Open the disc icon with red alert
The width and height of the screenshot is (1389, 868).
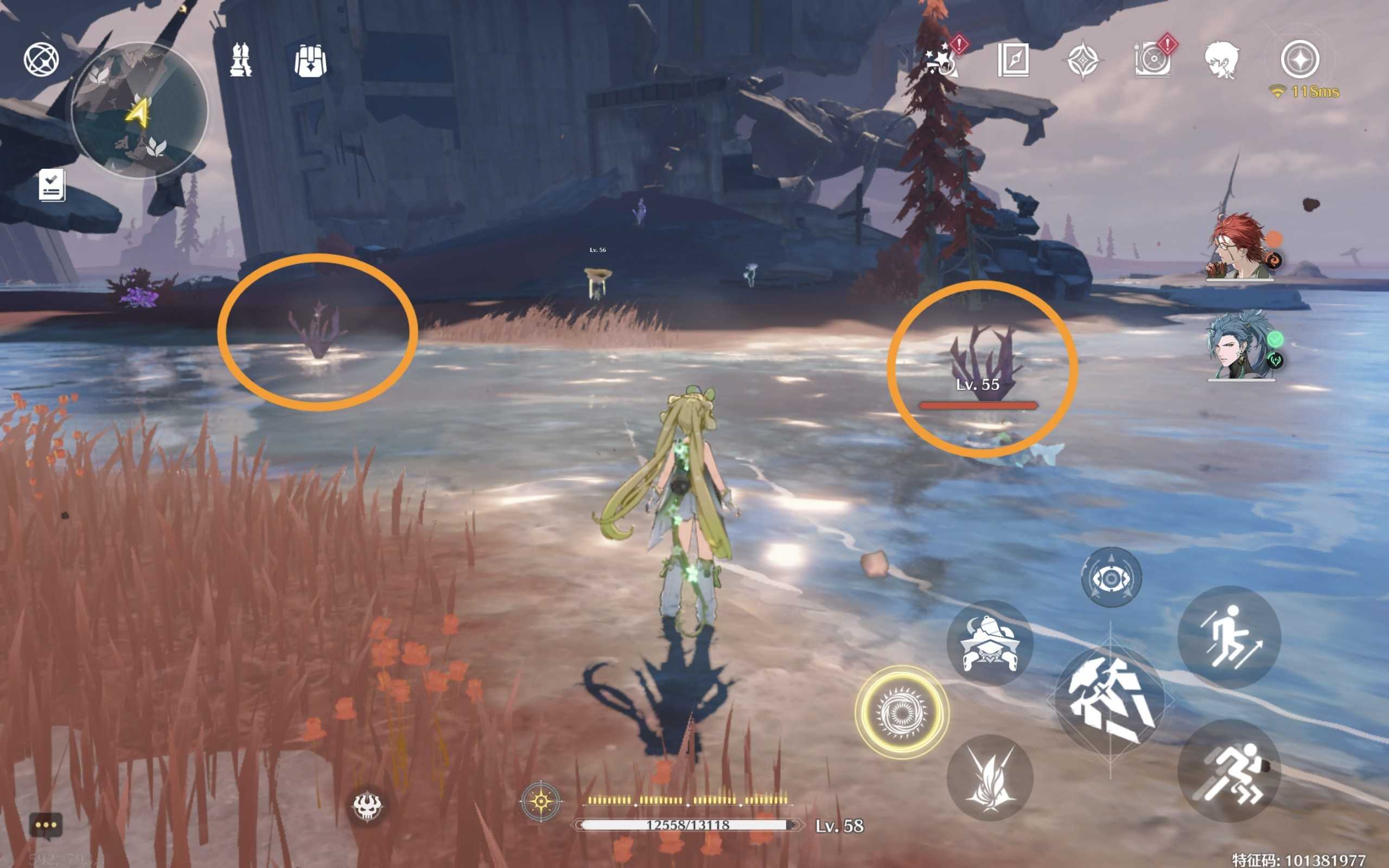point(1152,60)
